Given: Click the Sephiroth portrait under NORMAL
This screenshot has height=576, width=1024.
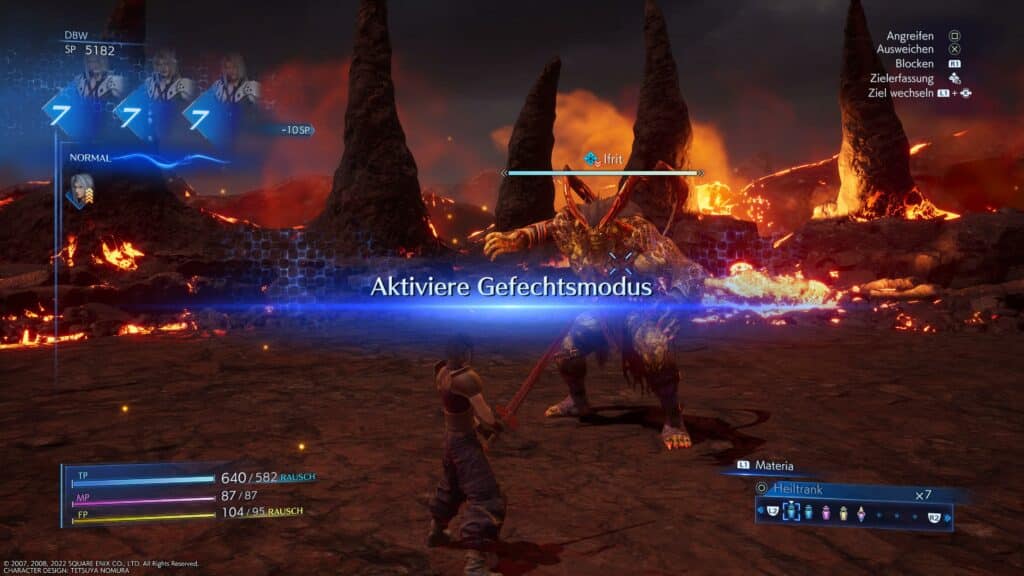Looking at the screenshot, I should (81, 190).
